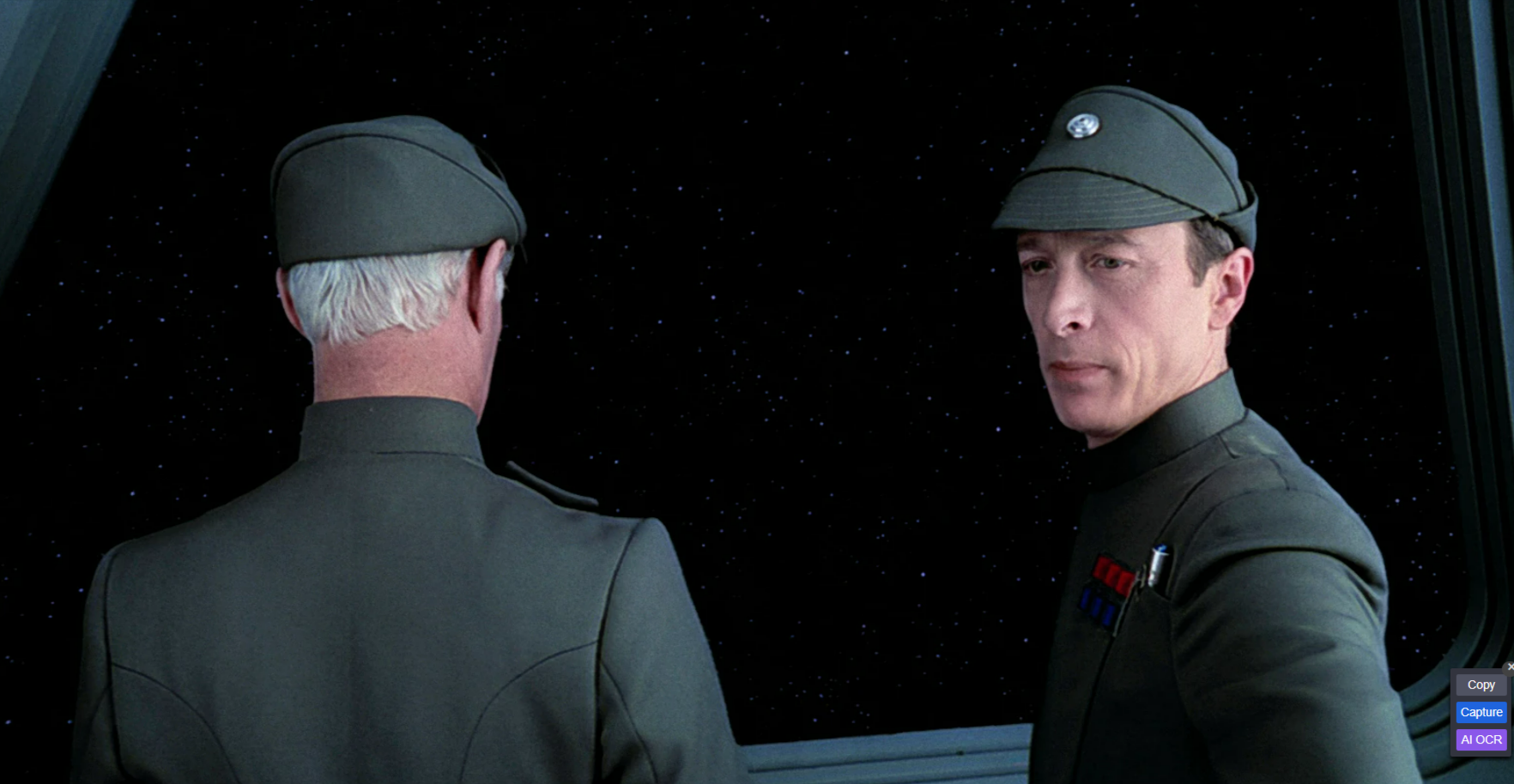Select the Capture action in the popup
Screen dimensions: 1514x784
coord(1481,712)
